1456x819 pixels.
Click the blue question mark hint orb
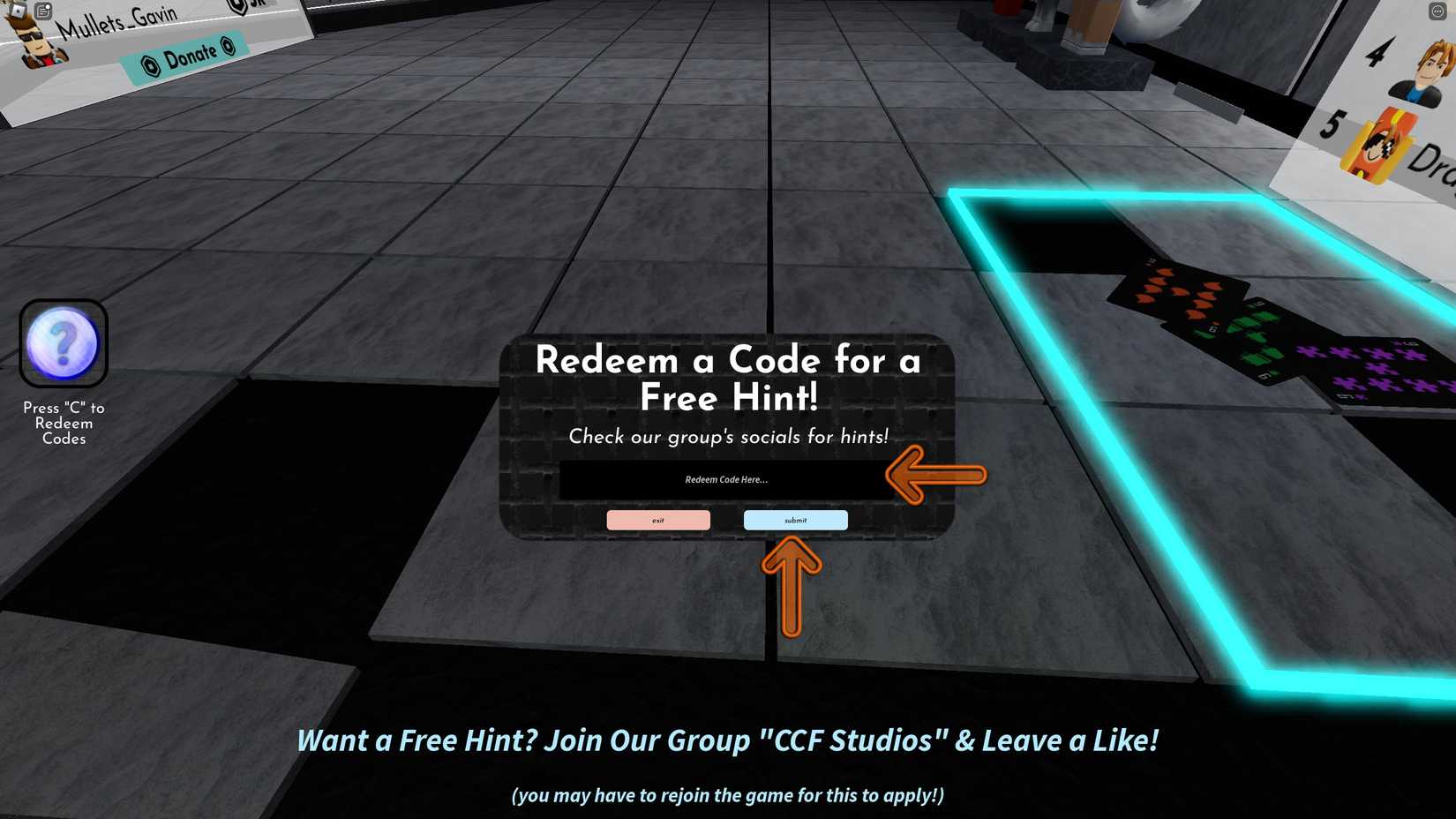click(x=63, y=344)
